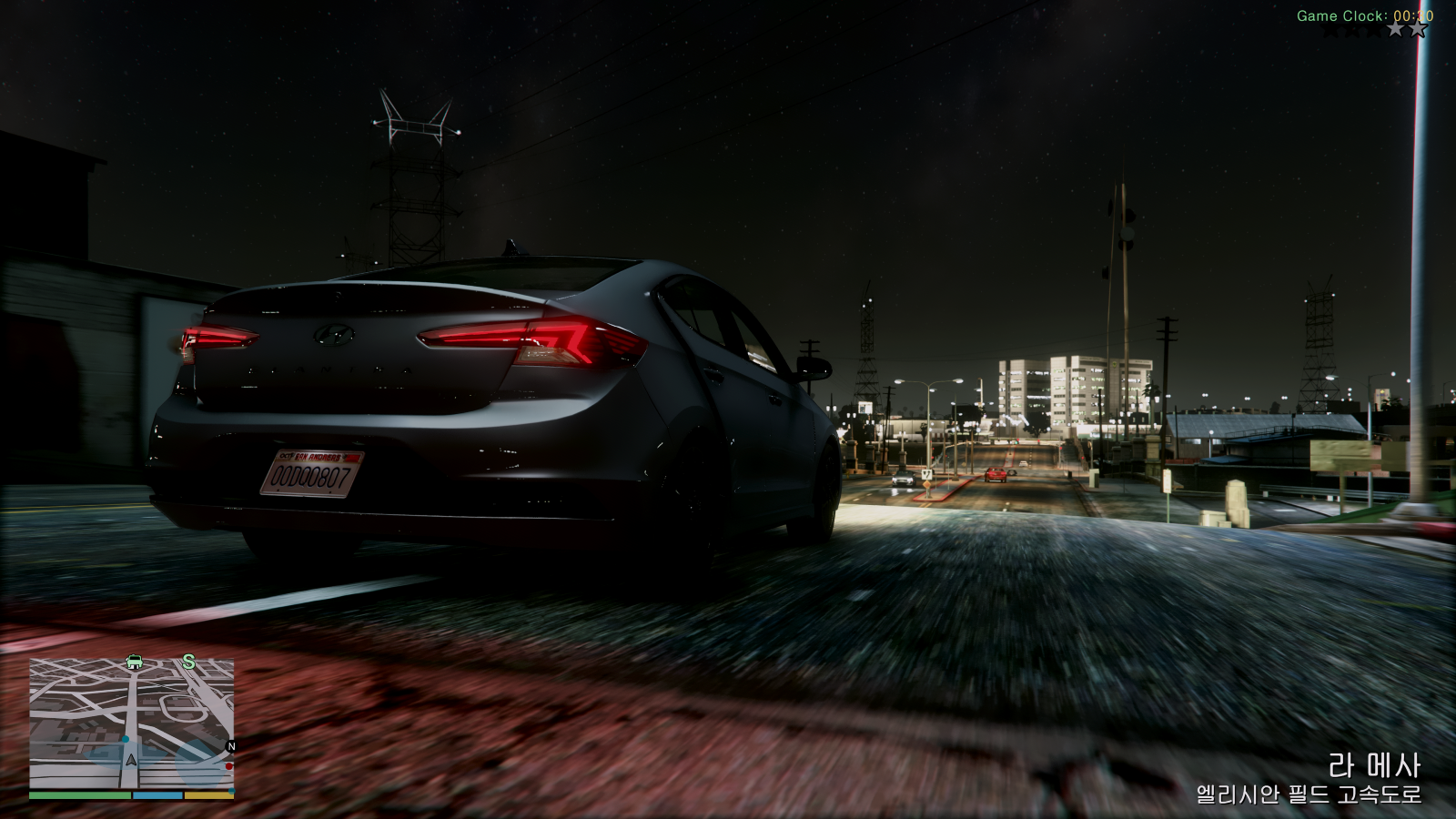Click the black N compass marker on the minimap
The height and width of the screenshot is (819, 1456).
[x=231, y=745]
